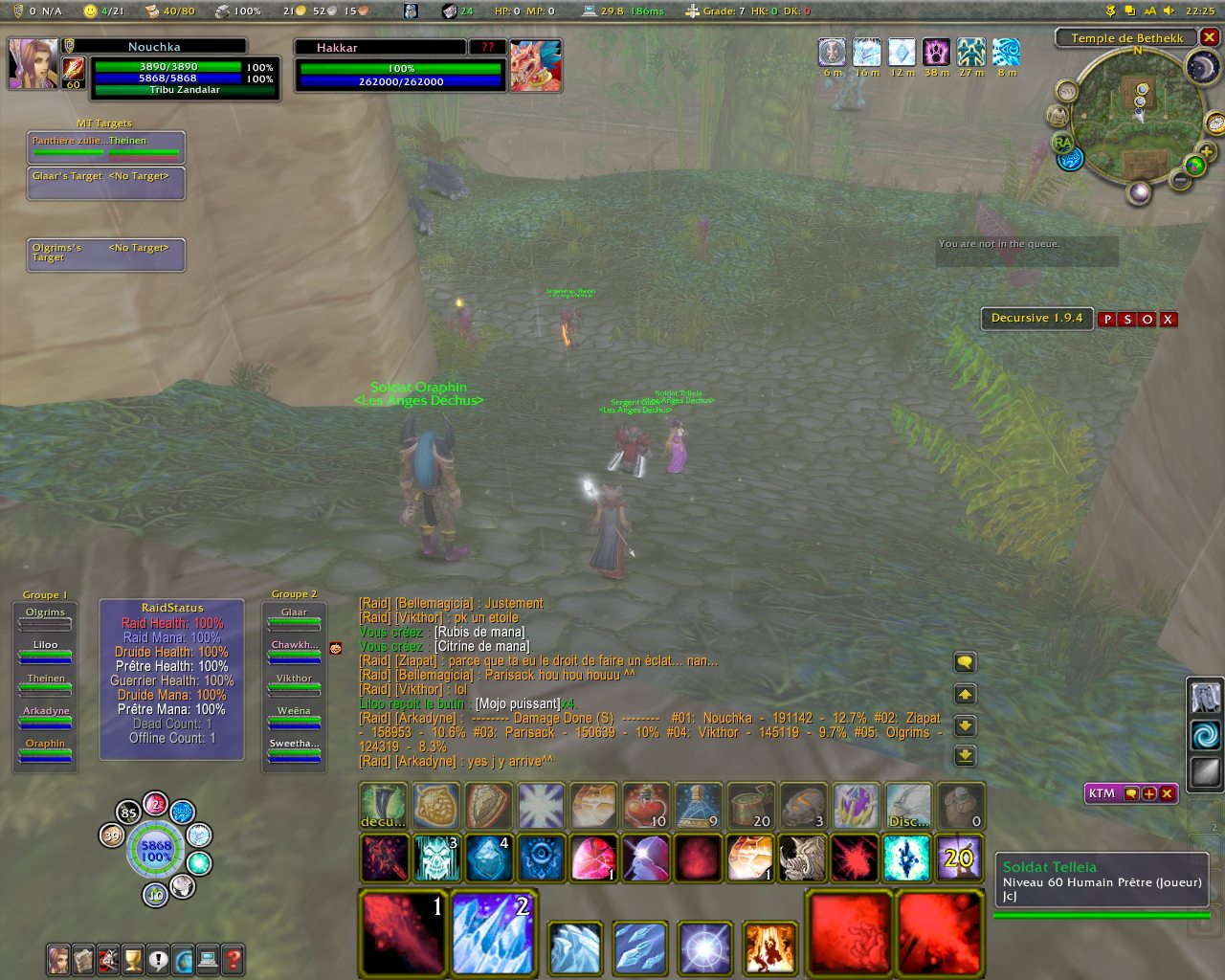The width and height of the screenshot is (1225, 980).
Task: Select Liloo in Groupe 1 raid frame
Action: point(46,651)
